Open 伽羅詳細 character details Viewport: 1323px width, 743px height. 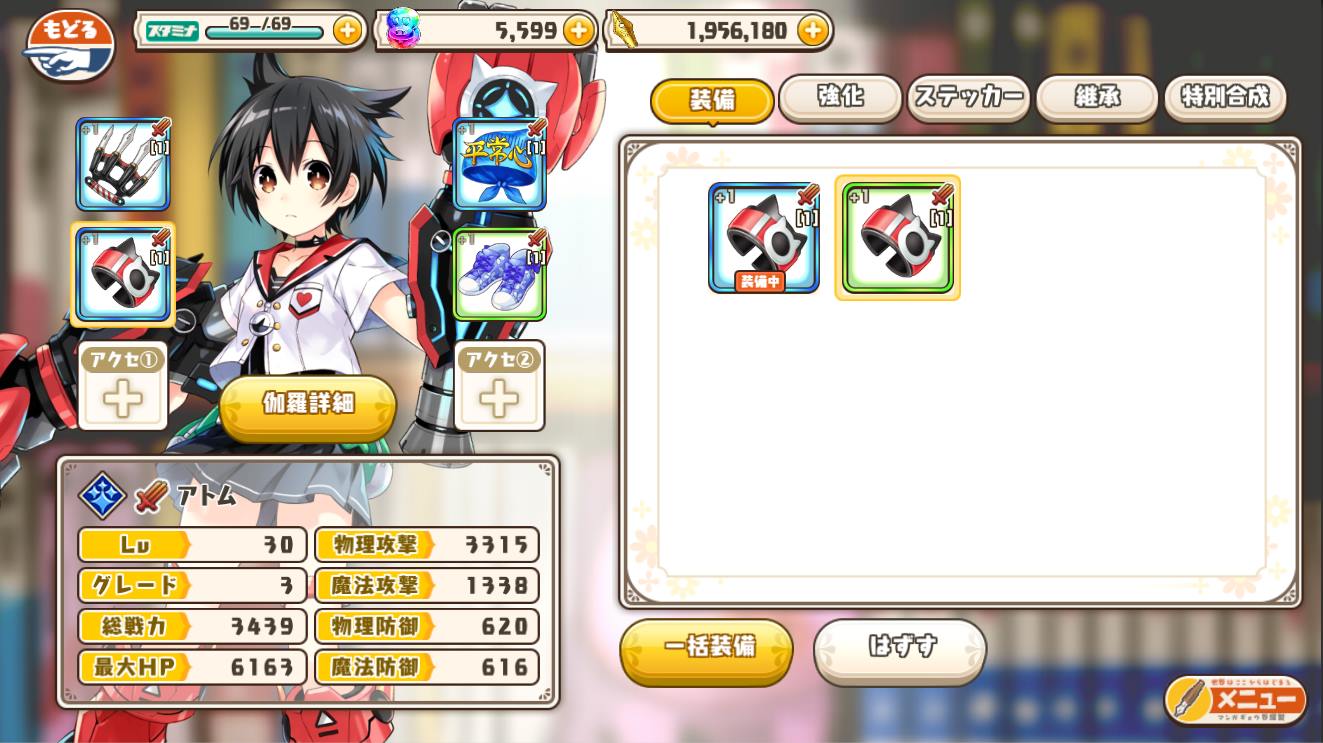pyautogui.click(x=308, y=404)
